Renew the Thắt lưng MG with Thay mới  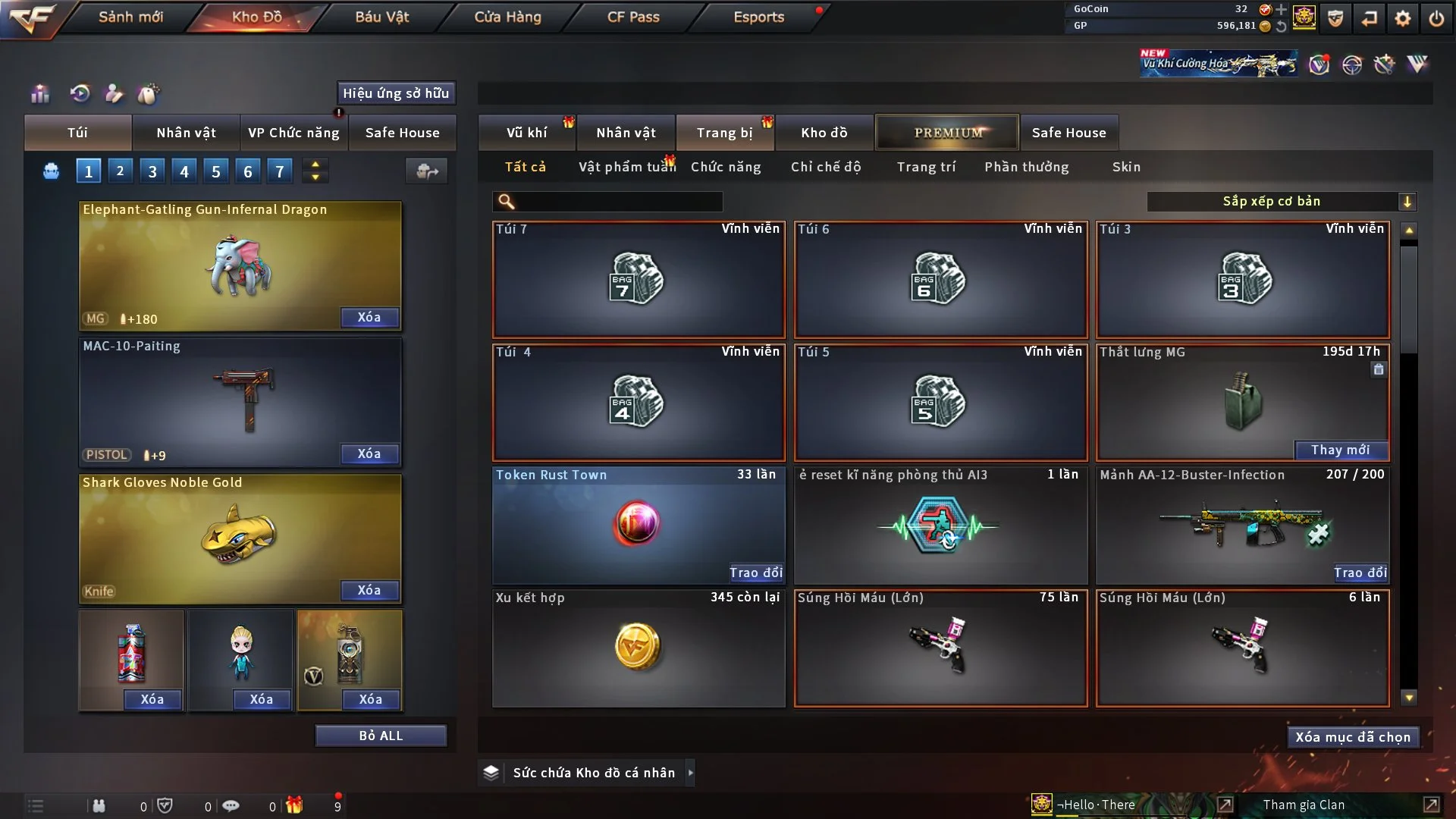[x=1340, y=450]
